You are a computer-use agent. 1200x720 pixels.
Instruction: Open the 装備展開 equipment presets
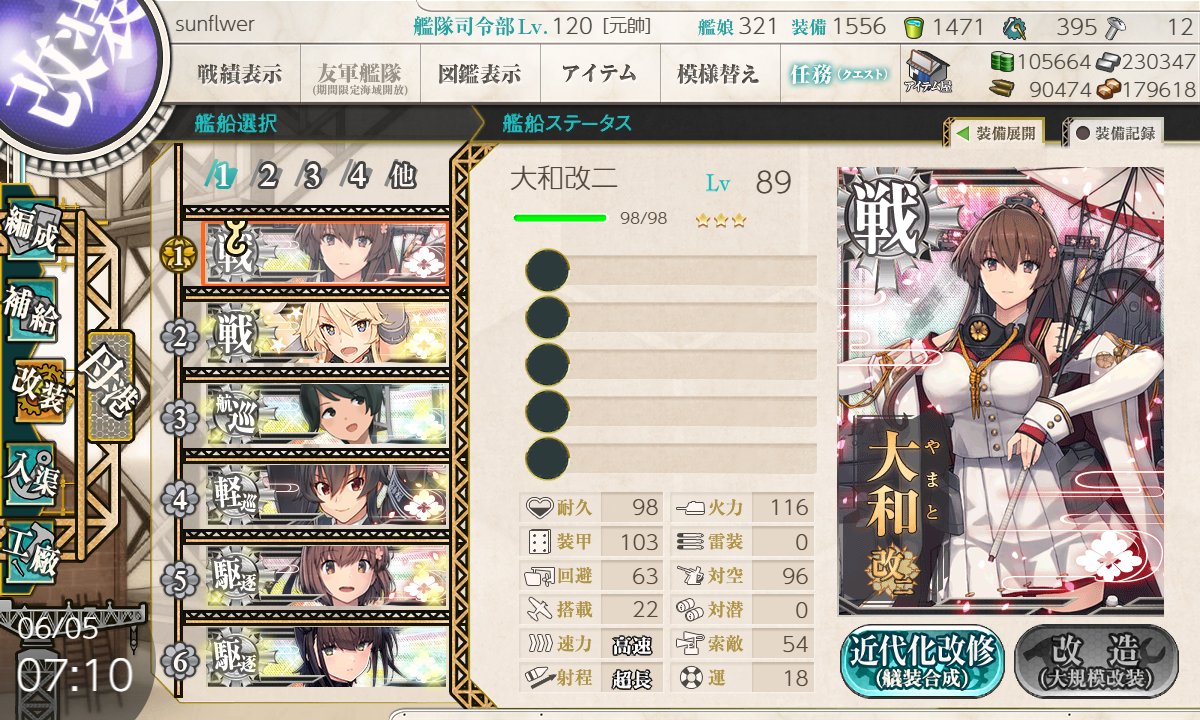click(x=997, y=132)
